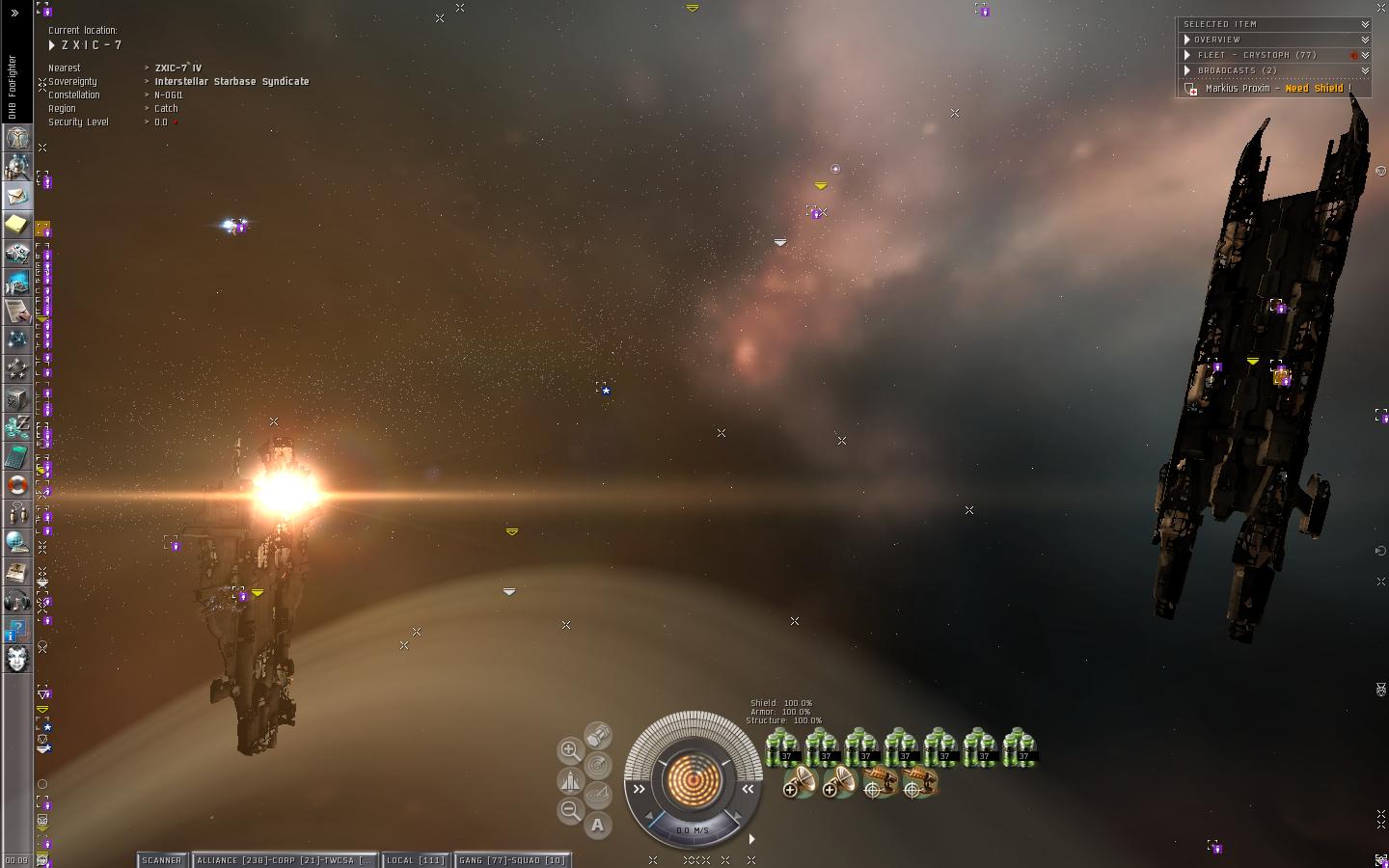Viewport: 1389px width, 868px height.
Task: Expand the sidebar with the double-arrow button
Action: click(x=14, y=14)
